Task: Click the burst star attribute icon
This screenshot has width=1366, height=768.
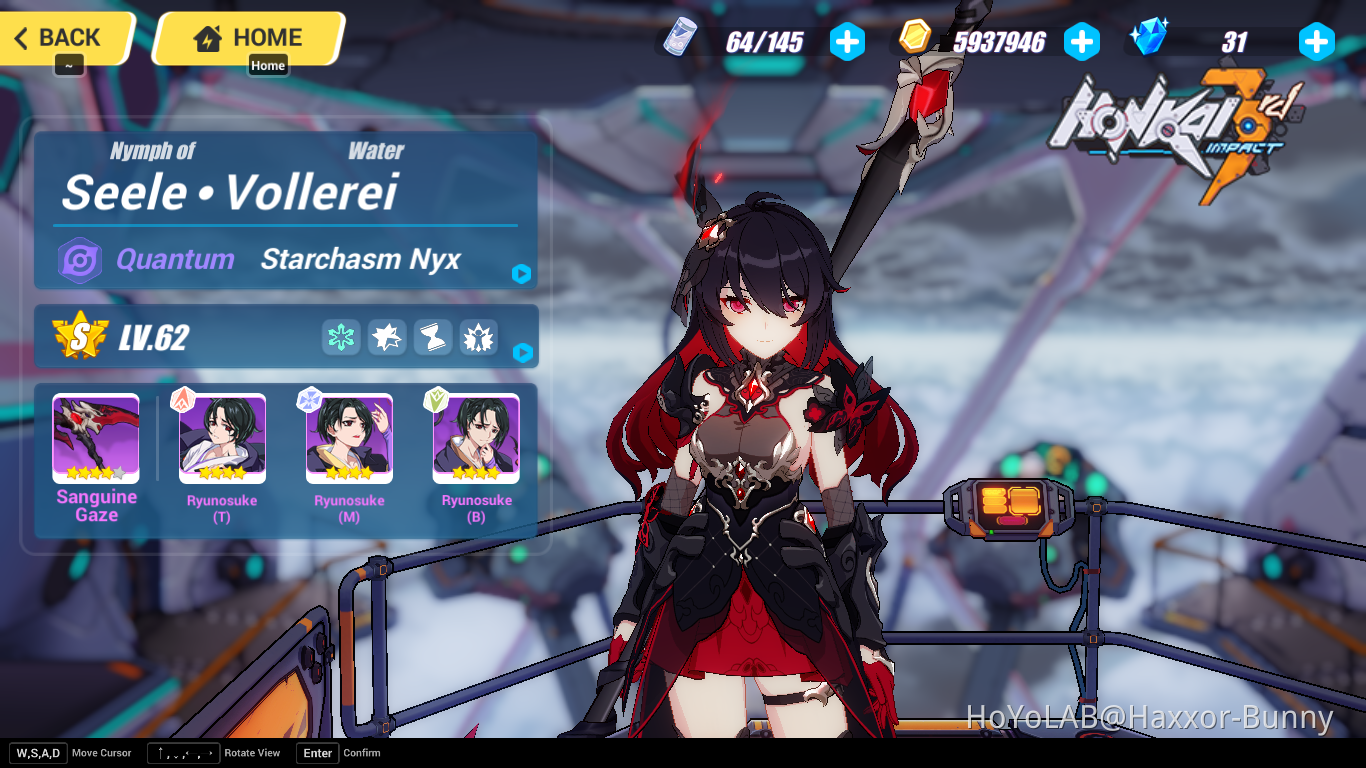Action: click(386, 338)
